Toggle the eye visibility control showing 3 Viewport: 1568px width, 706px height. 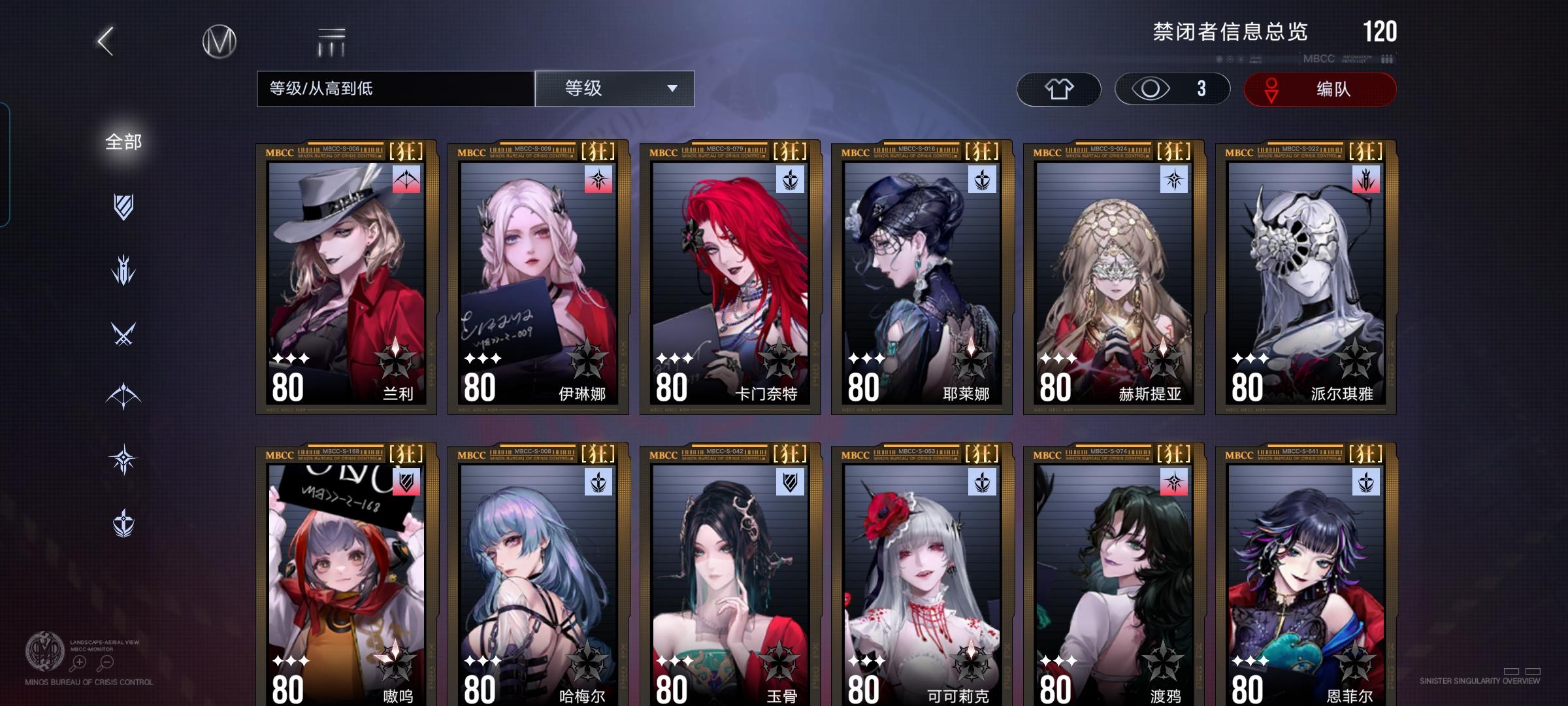[1171, 88]
